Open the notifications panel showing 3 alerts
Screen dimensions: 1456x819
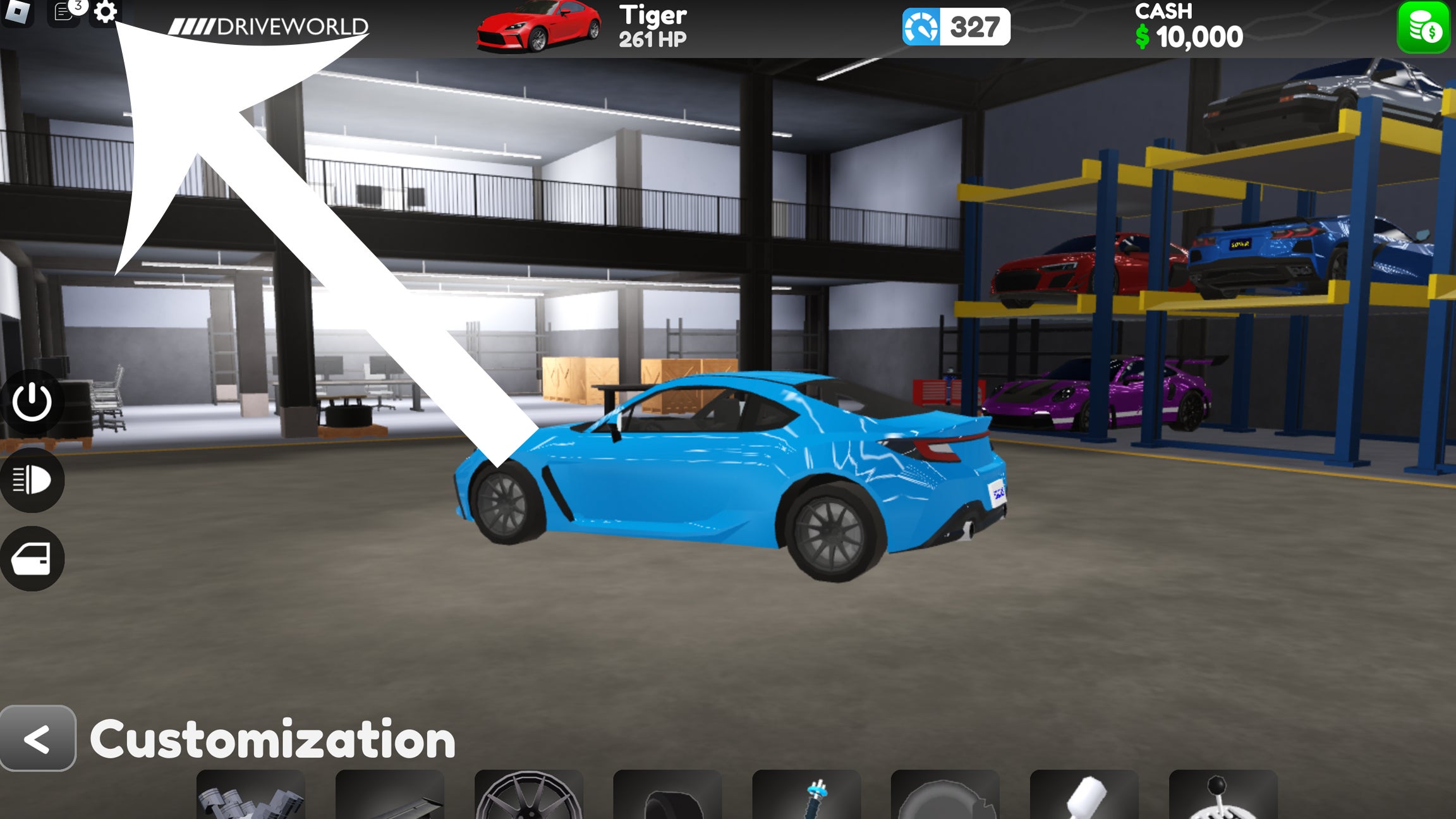coord(63,14)
